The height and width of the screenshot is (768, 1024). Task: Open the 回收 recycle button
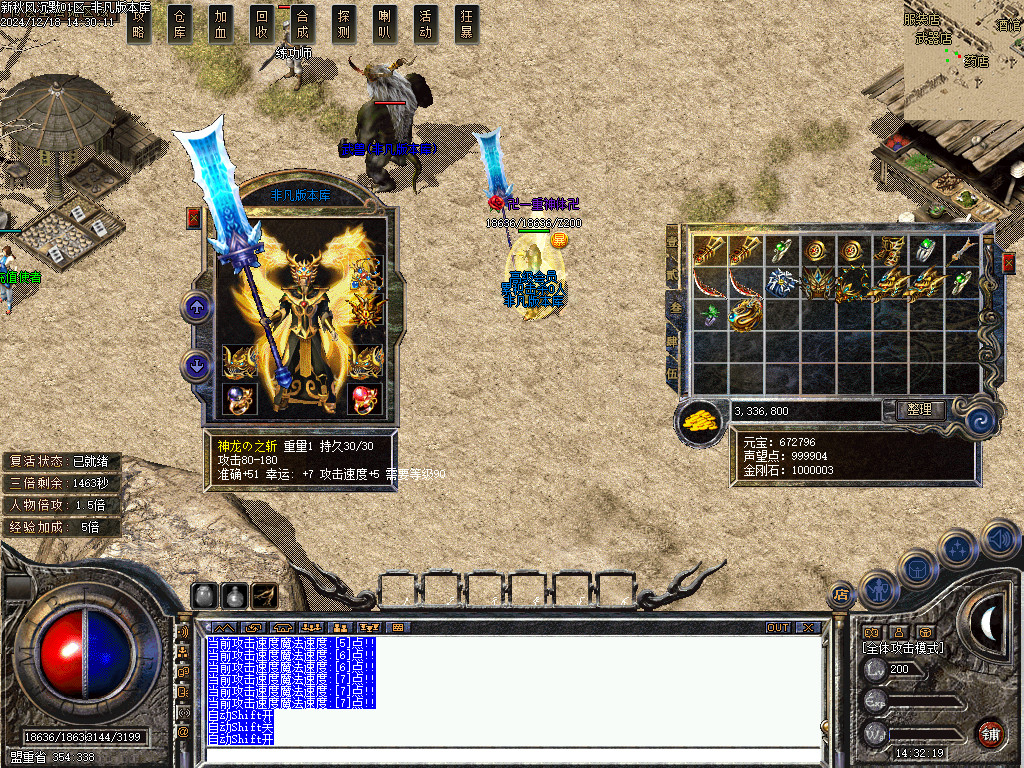click(x=262, y=24)
